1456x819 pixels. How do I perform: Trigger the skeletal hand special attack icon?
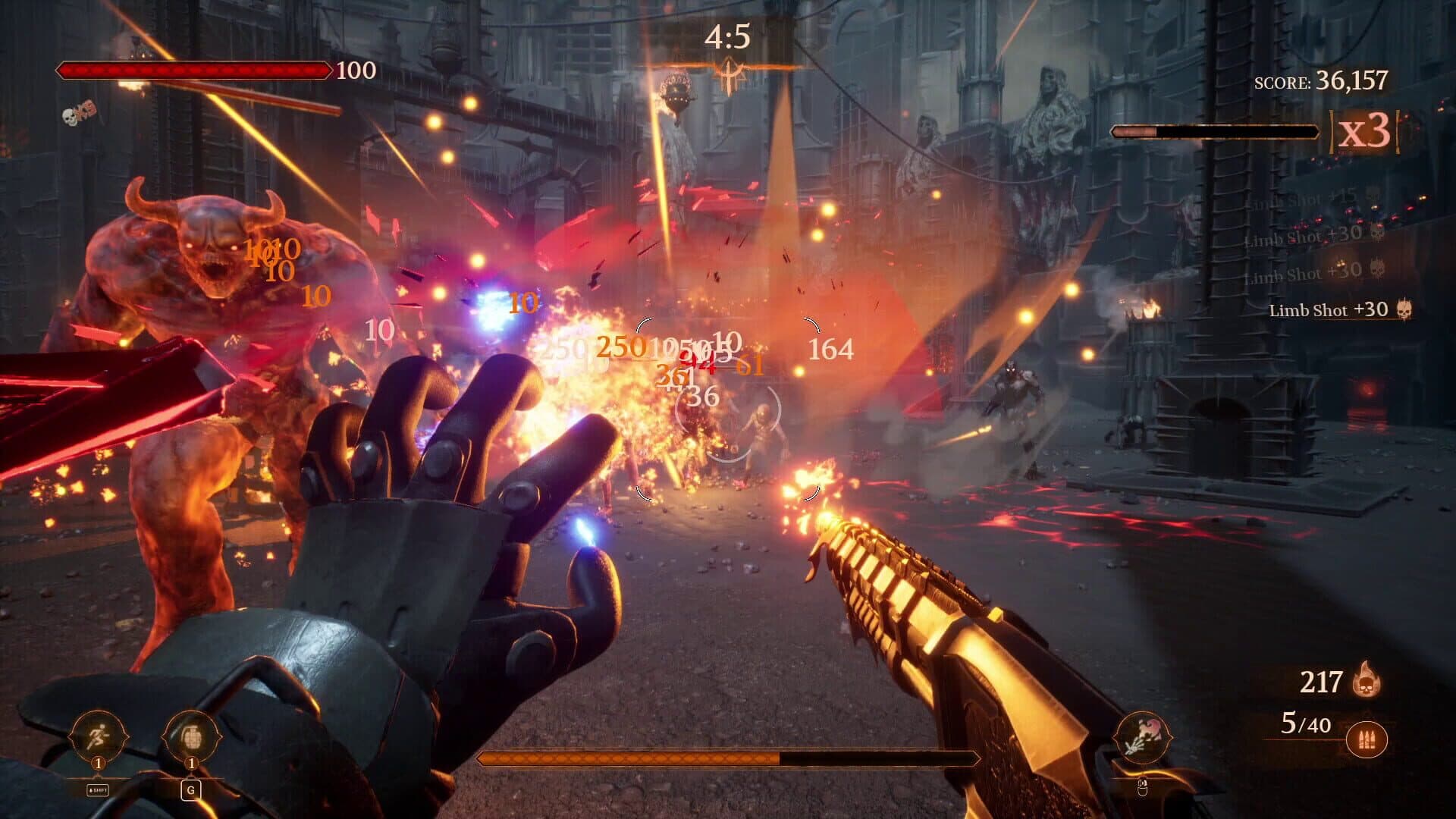pos(1142,737)
